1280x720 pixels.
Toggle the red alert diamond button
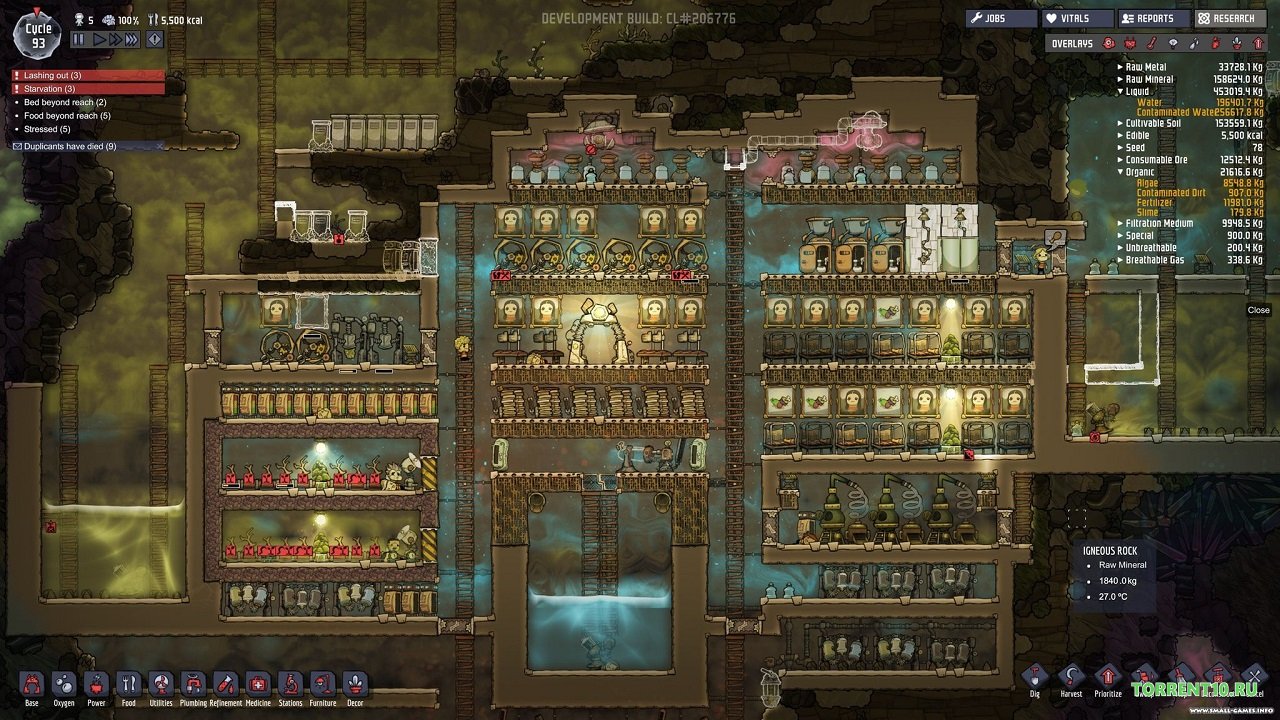(x=155, y=40)
